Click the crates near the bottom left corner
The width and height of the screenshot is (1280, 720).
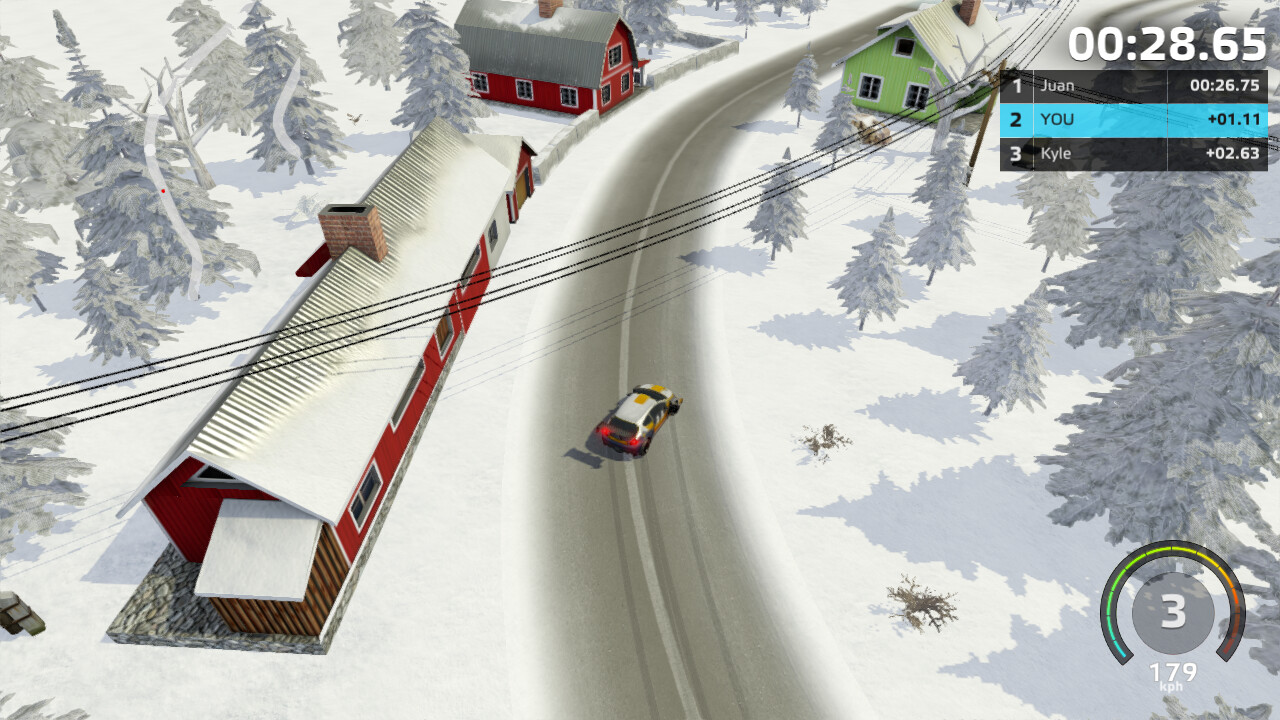18,612
